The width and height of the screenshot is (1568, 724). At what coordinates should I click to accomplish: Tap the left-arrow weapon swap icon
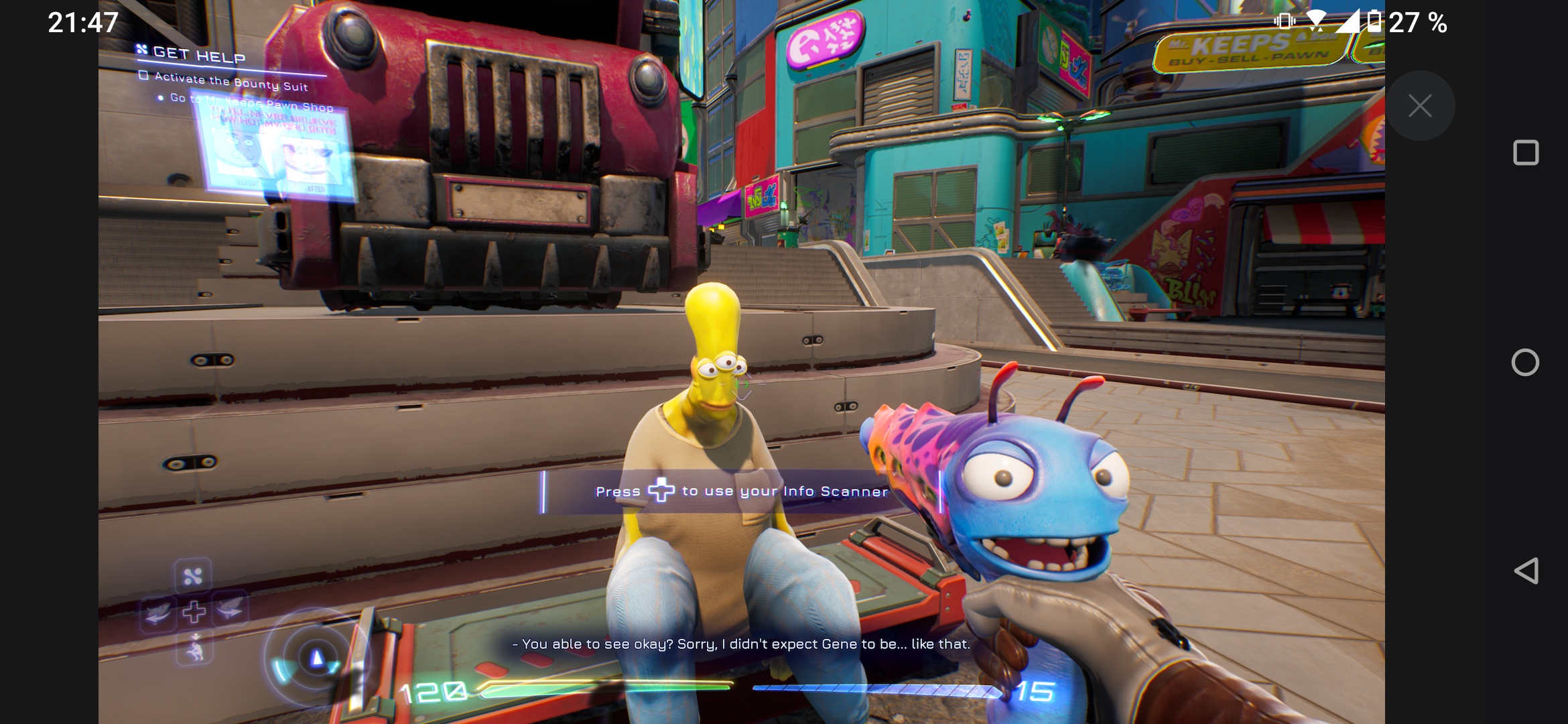[158, 611]
